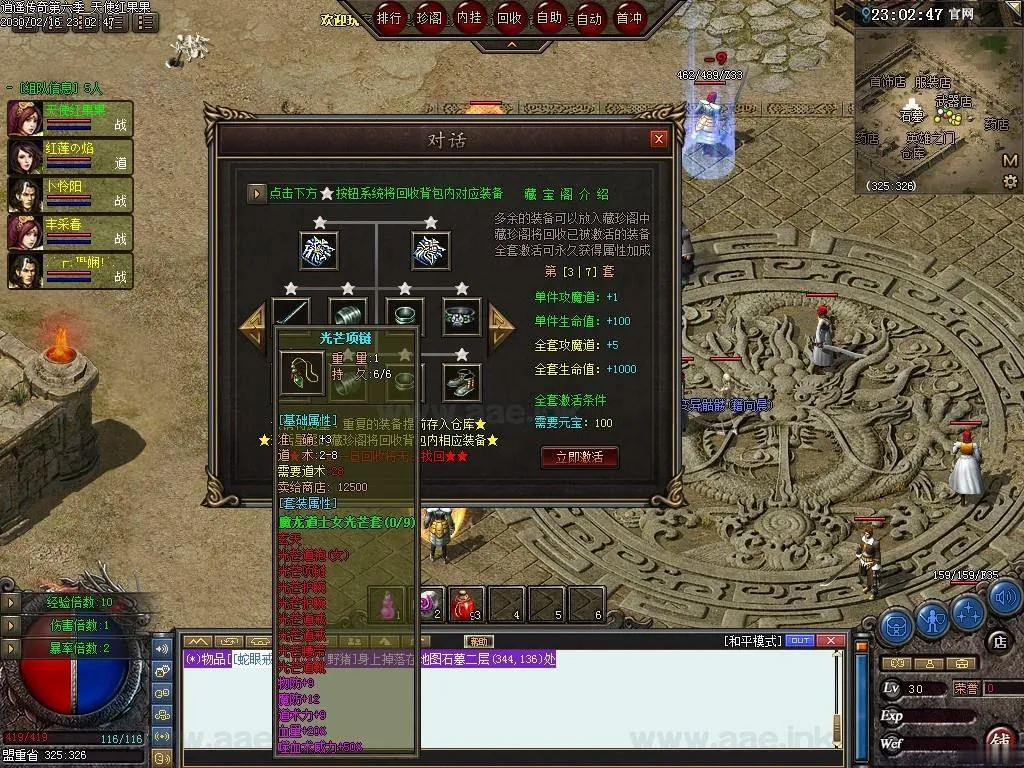
Task: Collapse the top menu bar arrow
Action: coord(511,45)
